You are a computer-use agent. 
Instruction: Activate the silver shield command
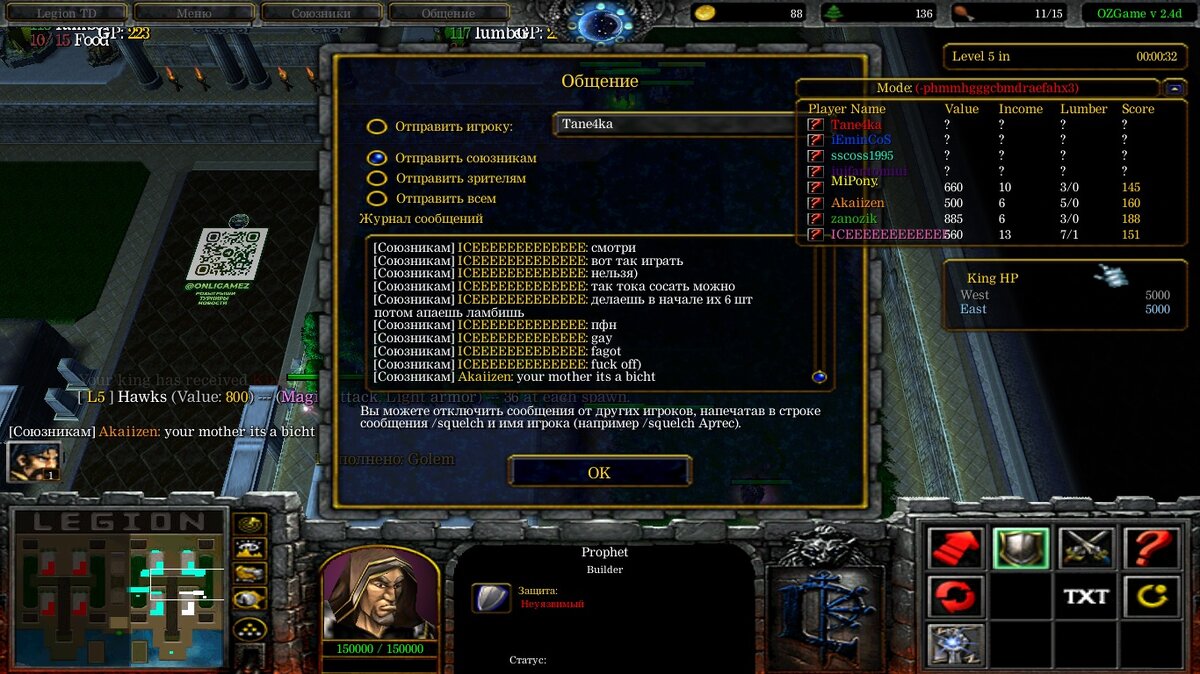click(x=1020, y=548)
